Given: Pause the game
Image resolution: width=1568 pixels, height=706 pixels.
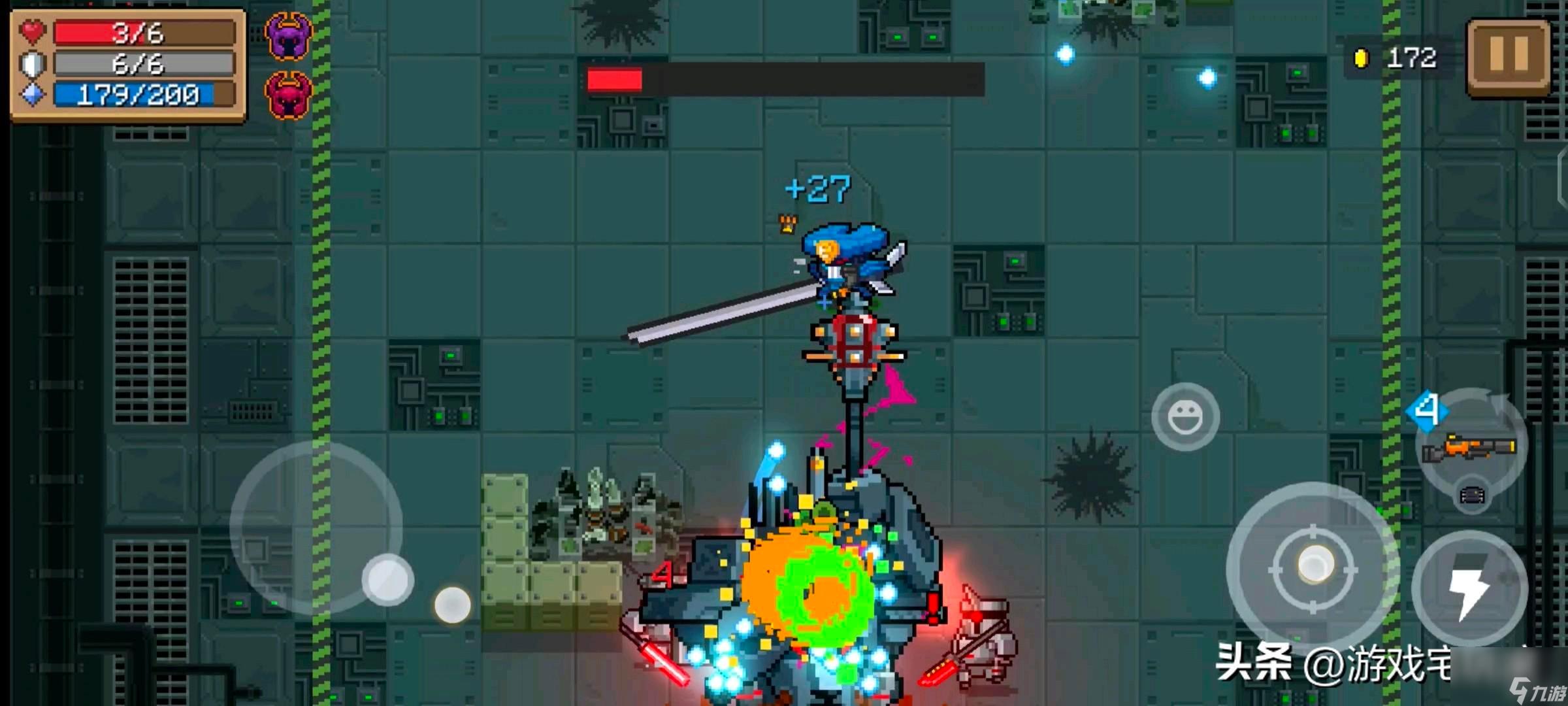Looking at the screenshot, I should (1508, 58).
